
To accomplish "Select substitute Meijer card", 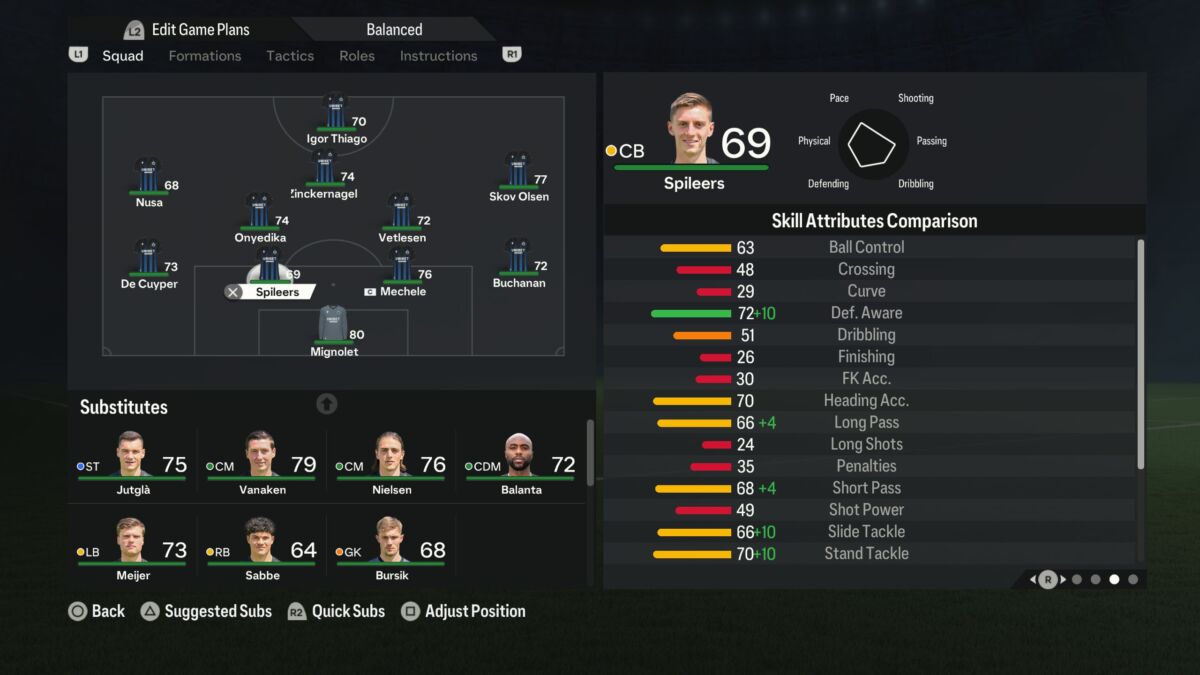I will point(132,549).
